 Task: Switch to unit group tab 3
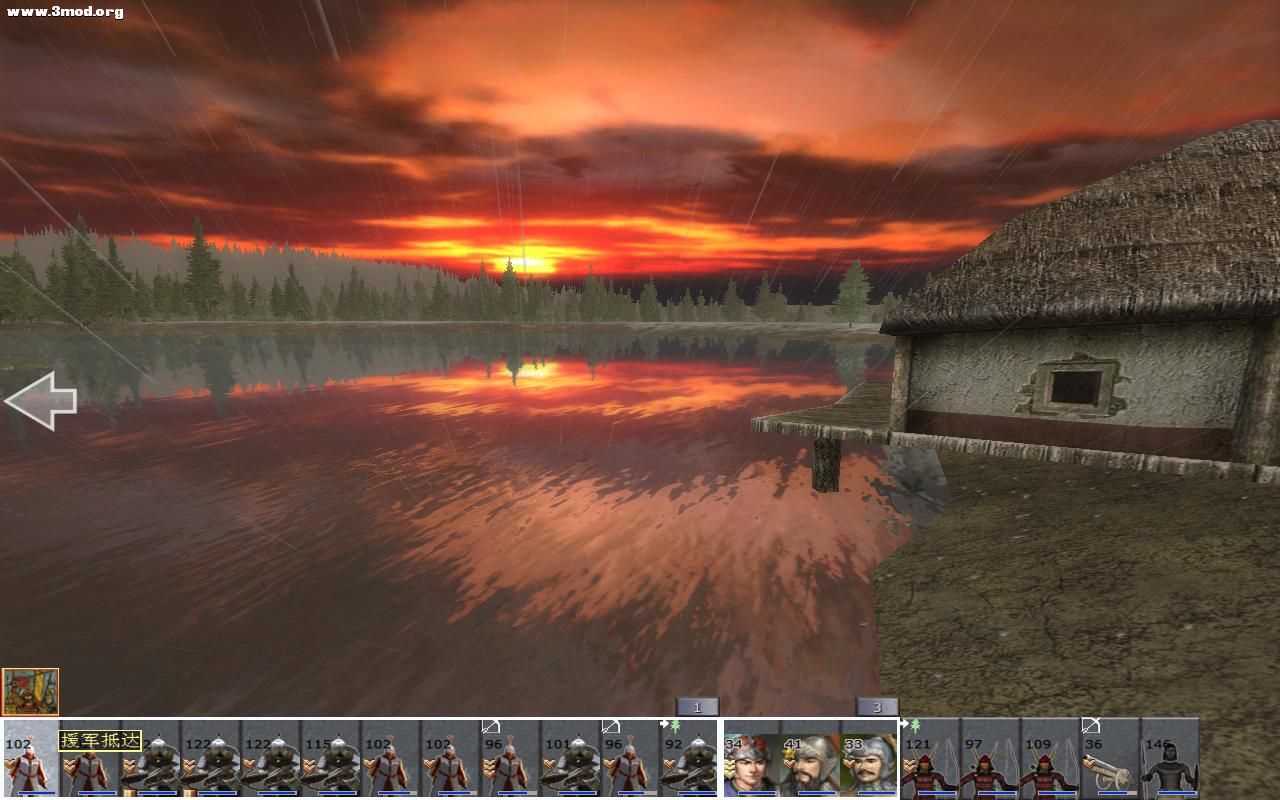click(877, 706)
